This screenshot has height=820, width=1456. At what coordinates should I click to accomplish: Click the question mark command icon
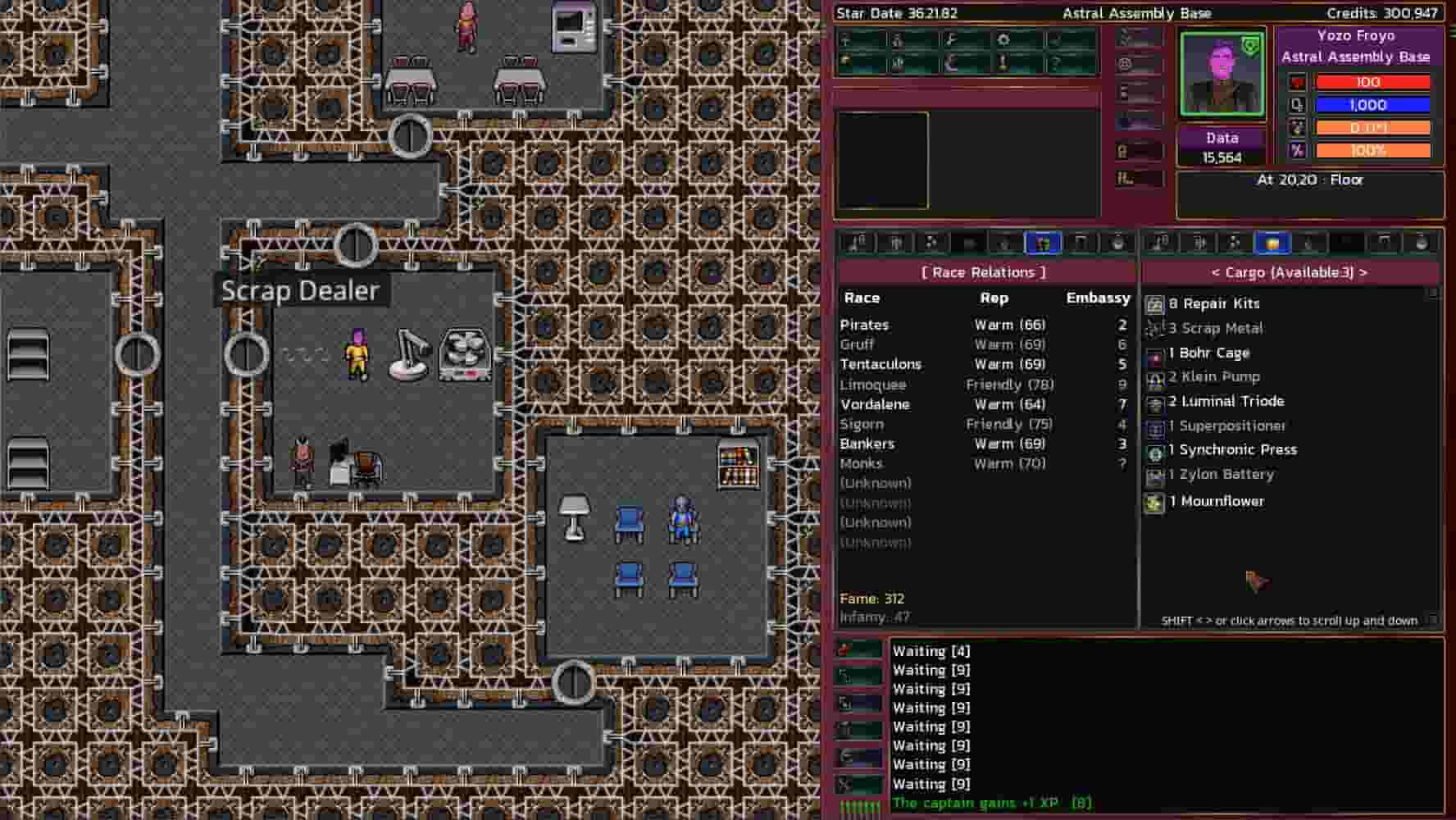pyautogui.click(x=1058, y=64)
